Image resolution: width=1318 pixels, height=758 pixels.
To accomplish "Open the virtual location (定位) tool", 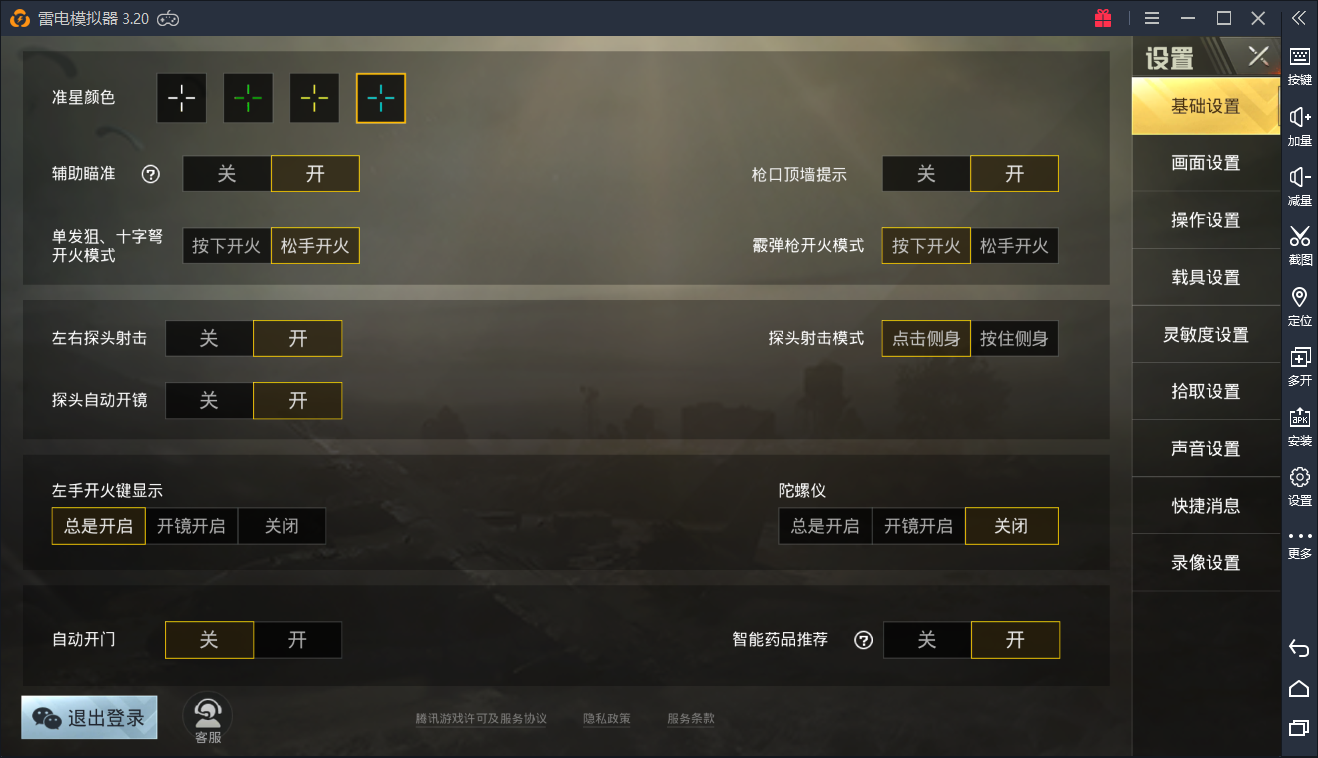I will pos(1299,308).
